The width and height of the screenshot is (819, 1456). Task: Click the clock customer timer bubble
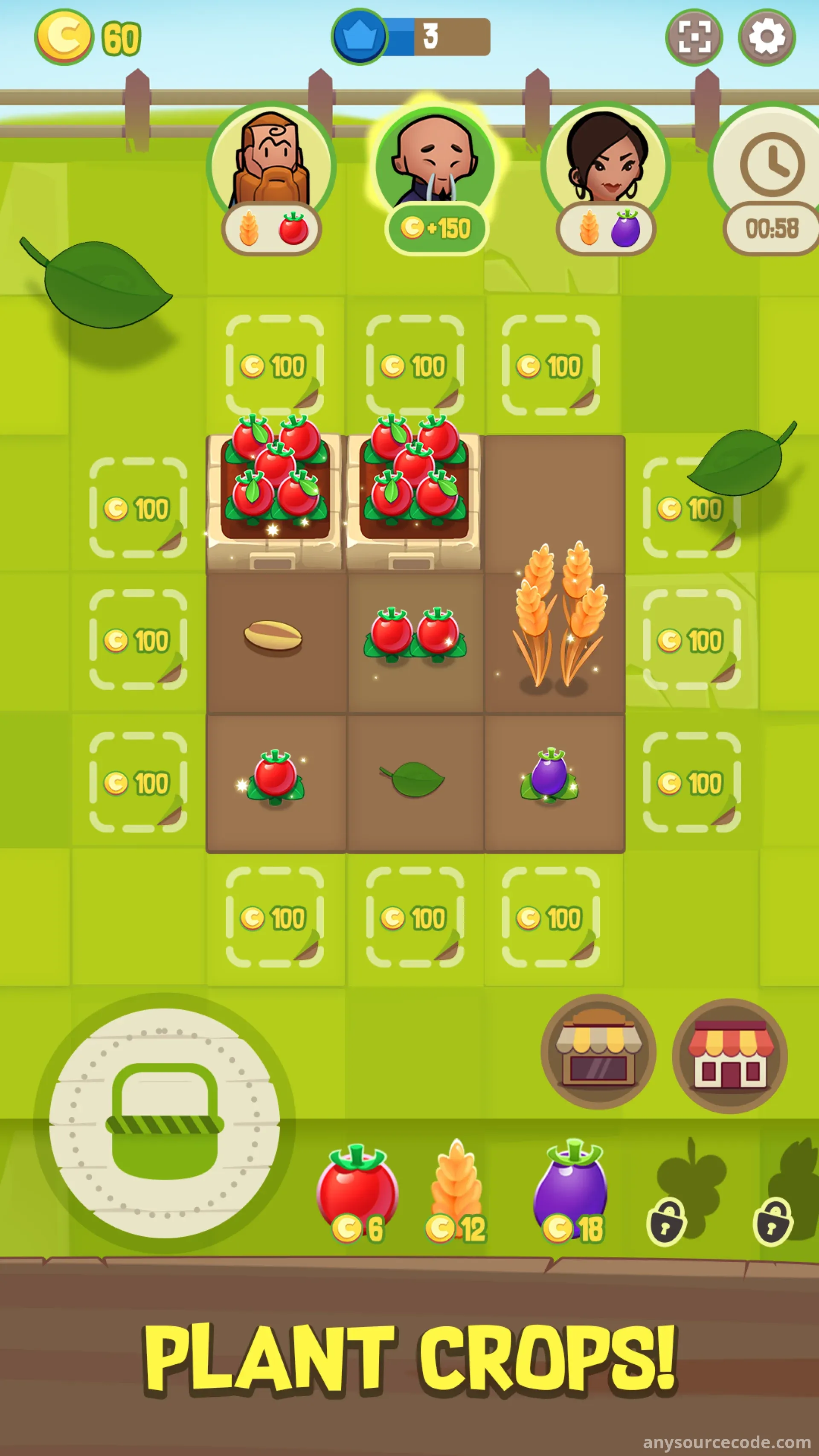(x=772, y=181)
